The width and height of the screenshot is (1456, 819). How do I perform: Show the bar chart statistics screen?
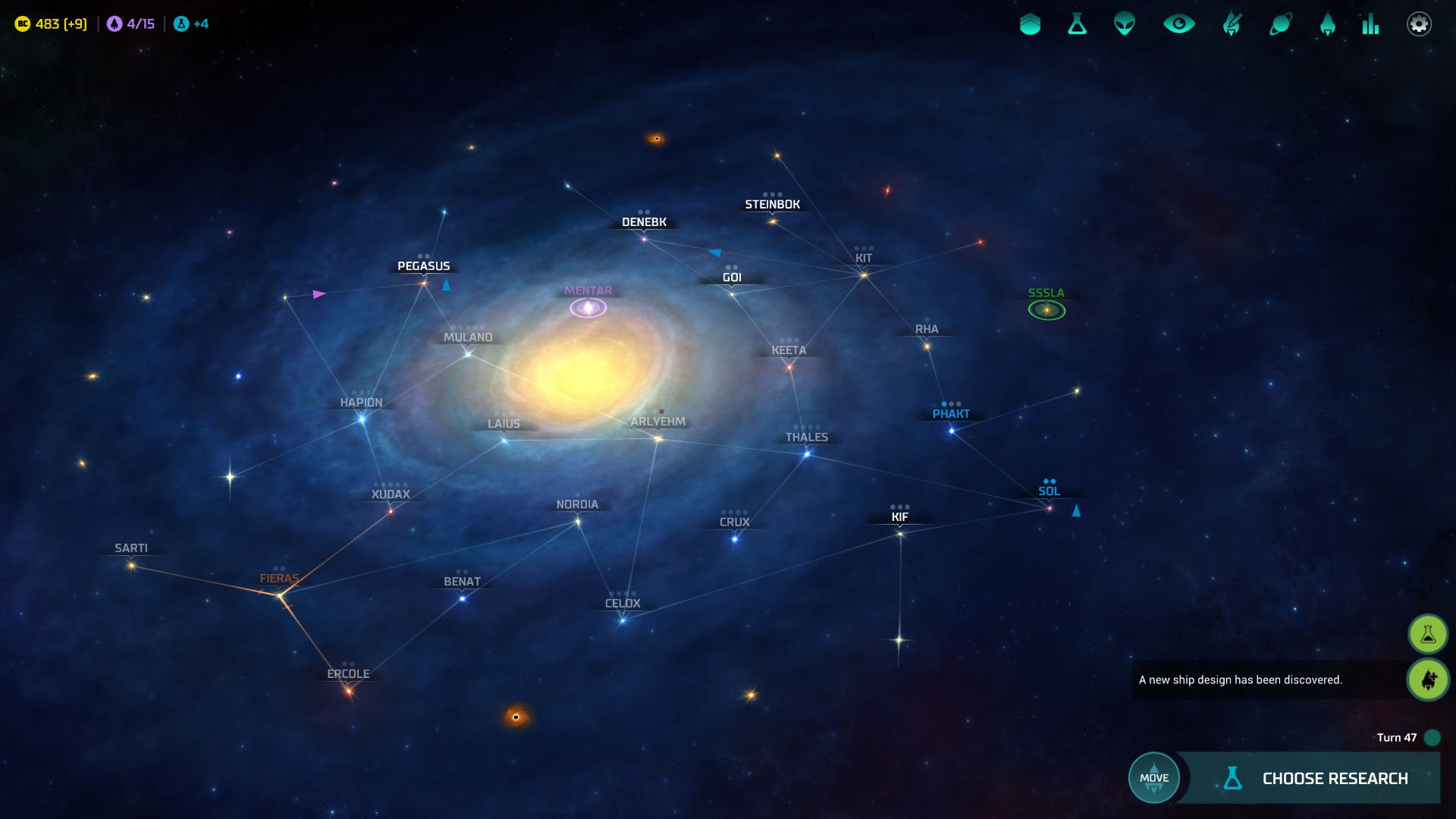click(1370, 24)
